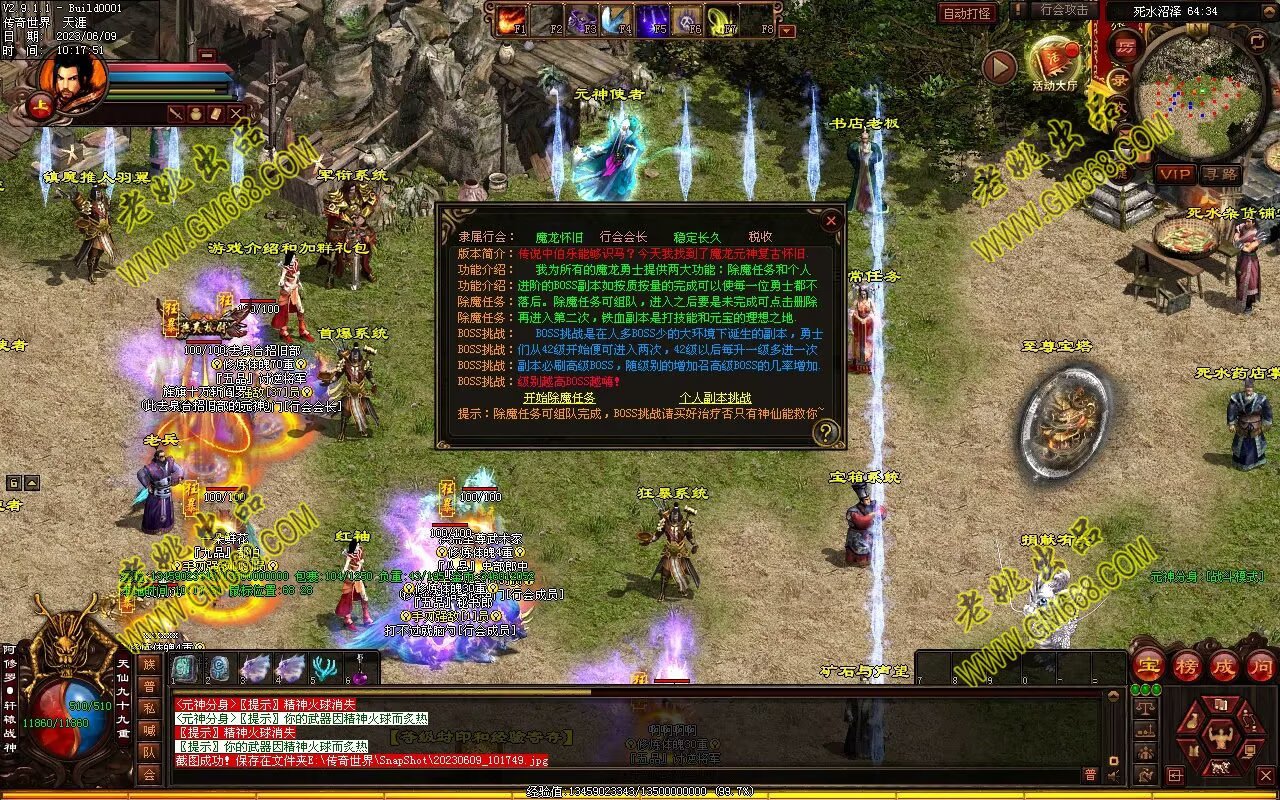
Task: Click the round play arrow button
Action: [999, 67]
